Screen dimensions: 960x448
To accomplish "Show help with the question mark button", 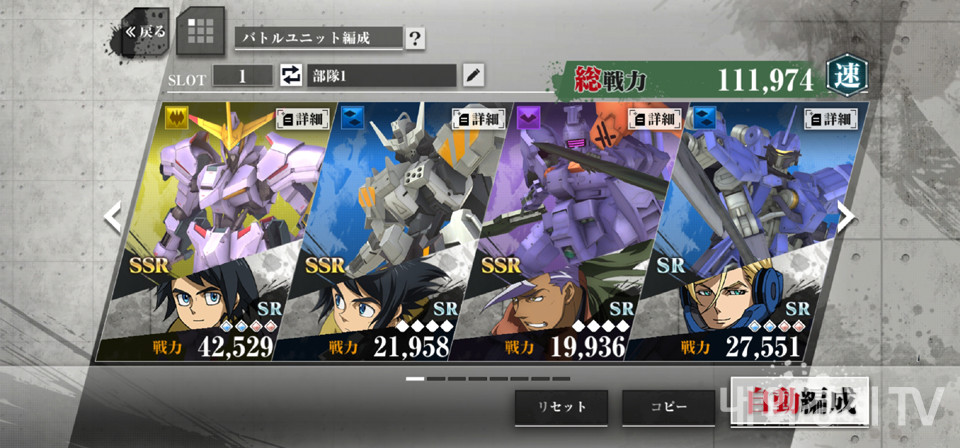I will 415,39.
